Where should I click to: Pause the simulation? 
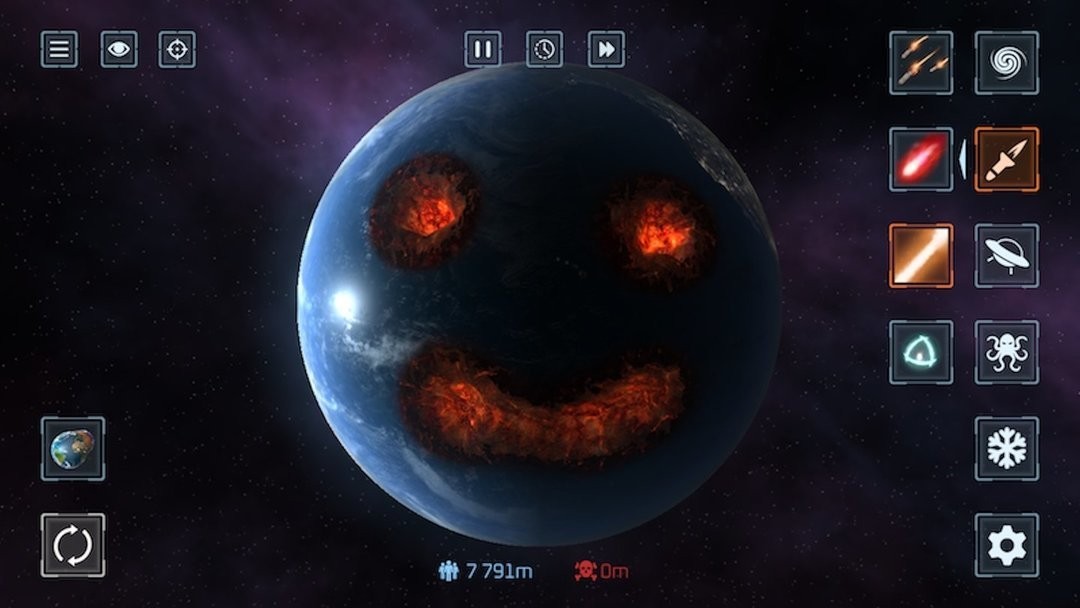(x=483, y=49)
